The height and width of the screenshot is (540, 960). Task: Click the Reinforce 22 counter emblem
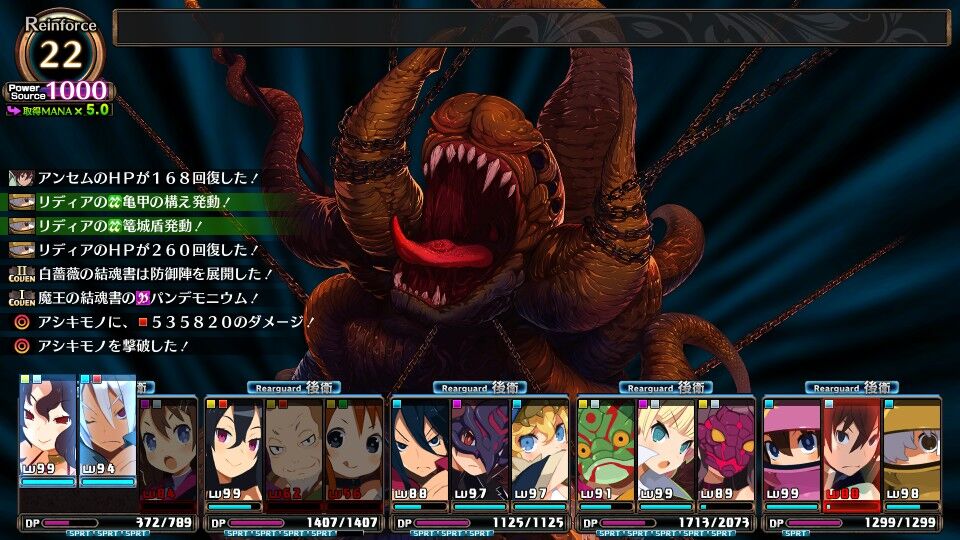(60, 52)
